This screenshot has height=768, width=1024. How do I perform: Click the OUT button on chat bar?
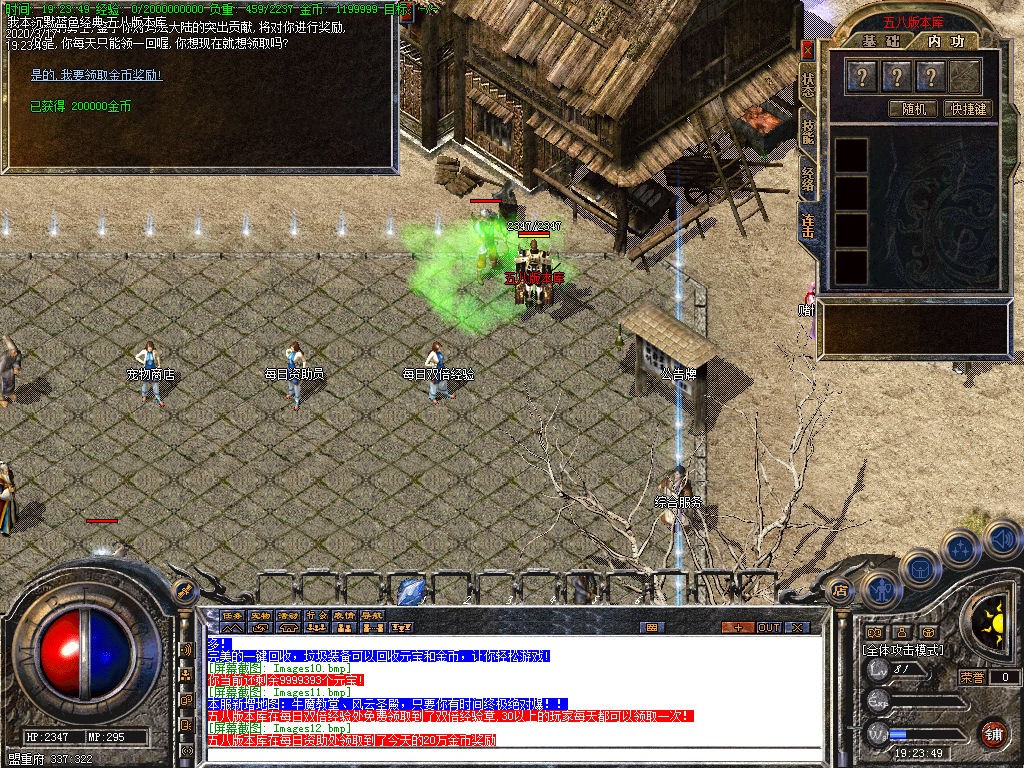tap(768, 627)
